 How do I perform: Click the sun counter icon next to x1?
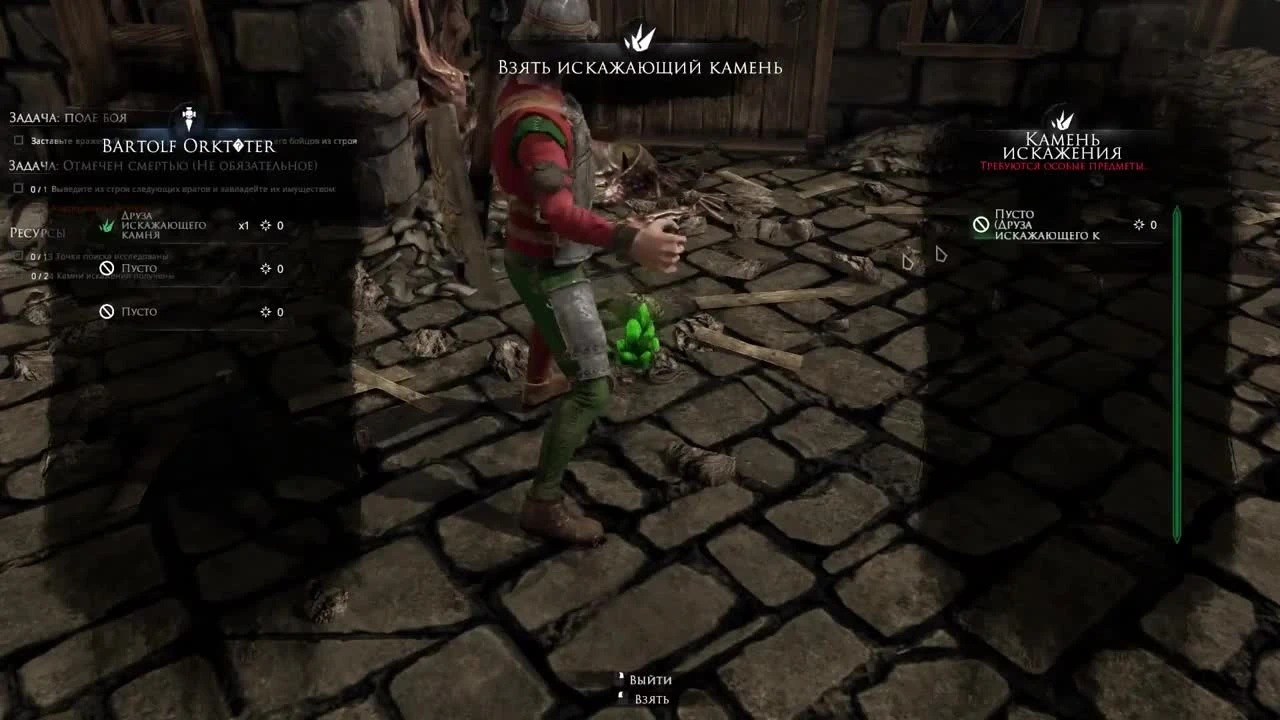264,225
